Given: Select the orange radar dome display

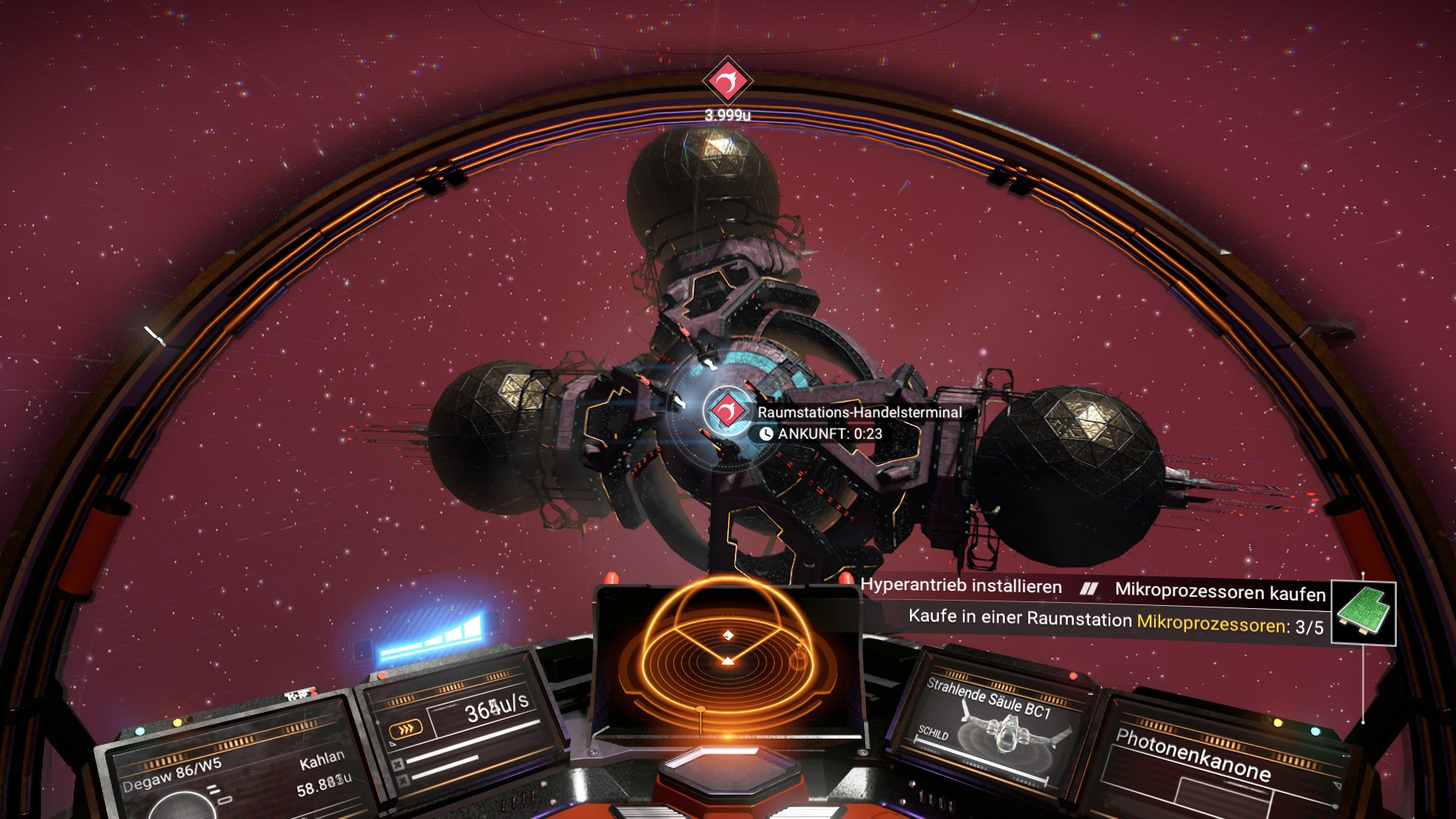Looking at the screenshot, I should (727, 658).
